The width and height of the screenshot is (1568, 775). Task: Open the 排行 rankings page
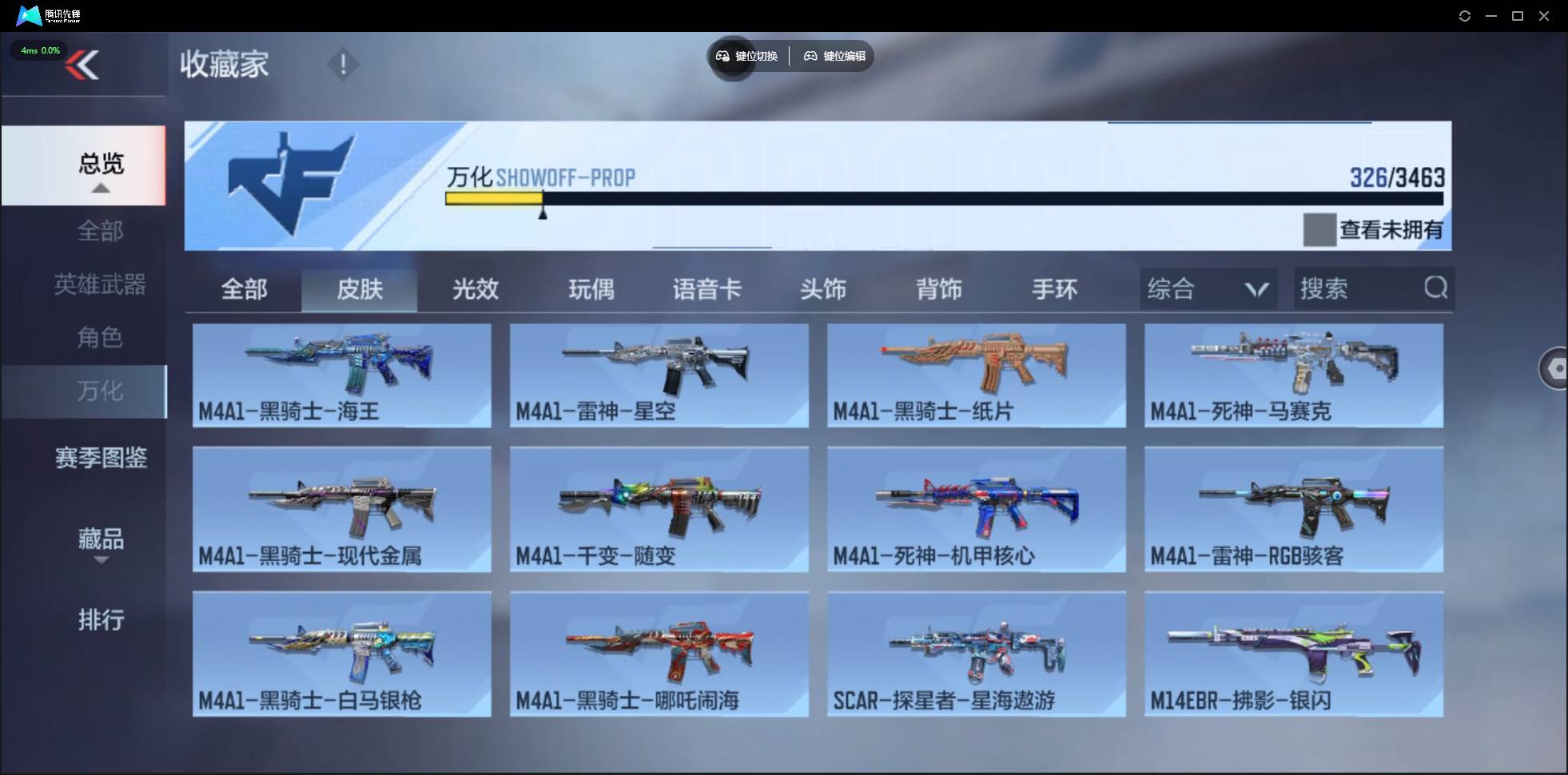pos(99,620)
